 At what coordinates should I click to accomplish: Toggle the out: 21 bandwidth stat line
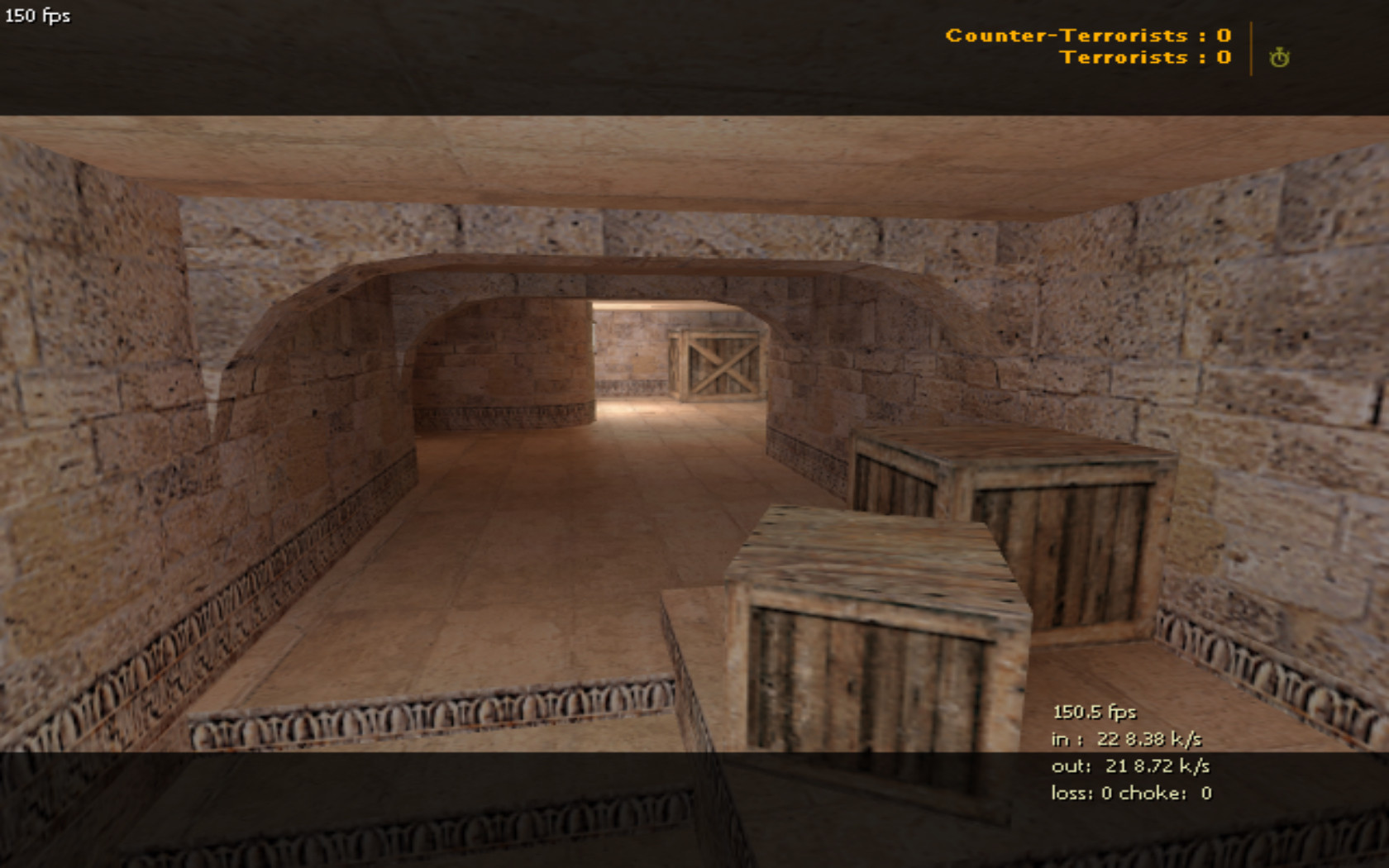coord(1129,767)
